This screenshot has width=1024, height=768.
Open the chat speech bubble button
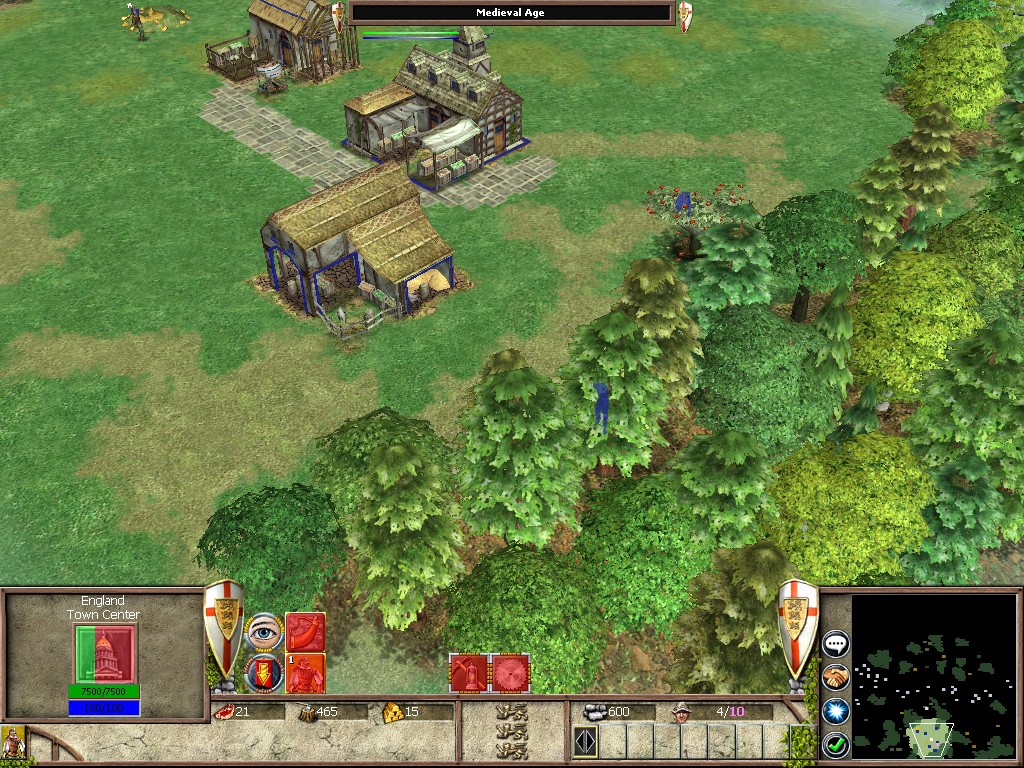(x=835, y=644)
